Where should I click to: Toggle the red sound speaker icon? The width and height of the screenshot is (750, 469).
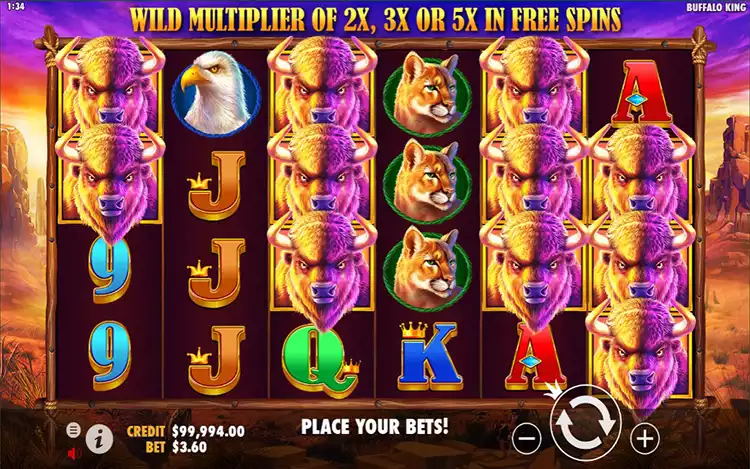click(x=74, y=451)
